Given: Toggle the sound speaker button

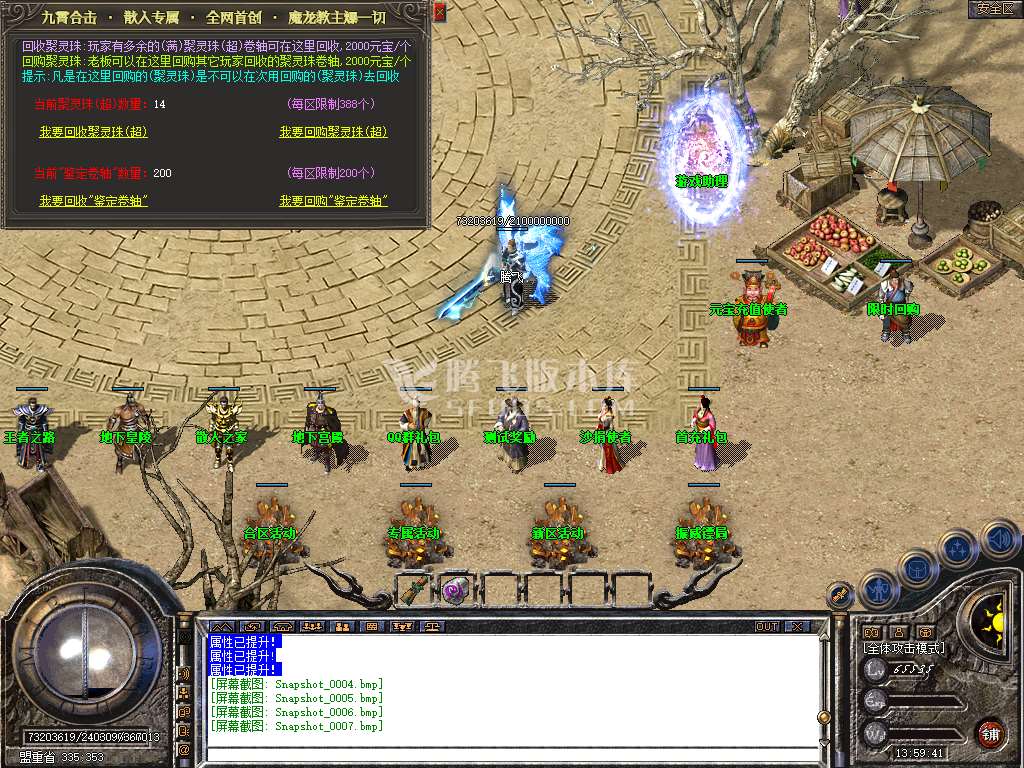Looking at the screenshot, I should point(998,540).
